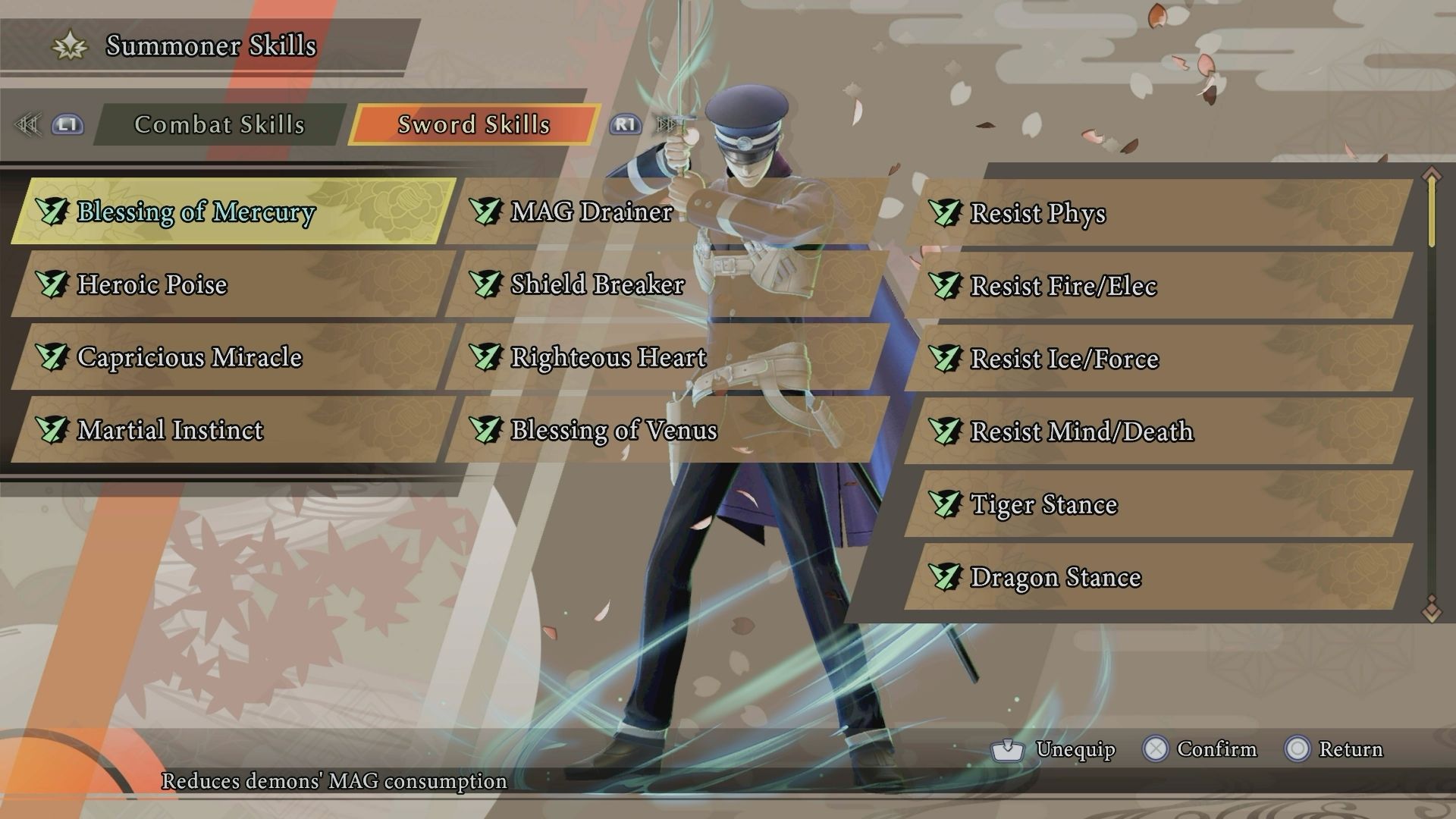Open the Sword Skills tab

pyautogui.click(x=472, y=124)
